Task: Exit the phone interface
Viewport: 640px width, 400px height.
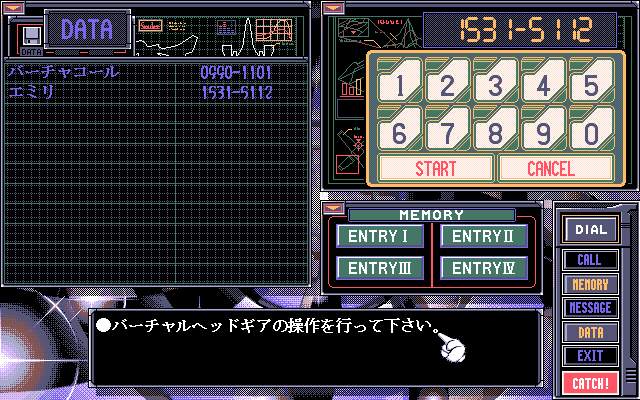Action: tap(590, 355)
